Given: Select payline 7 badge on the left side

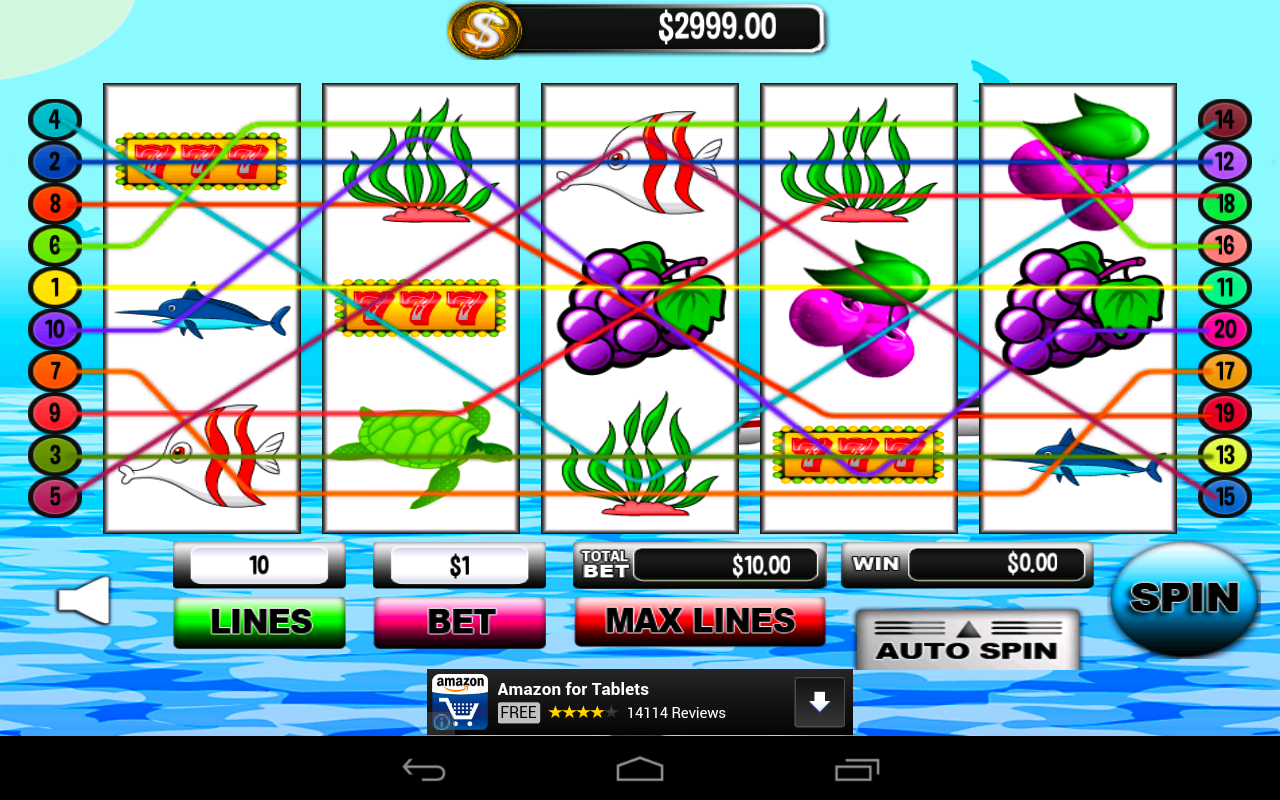Looking at the screenshot, I should coord(55,371).
